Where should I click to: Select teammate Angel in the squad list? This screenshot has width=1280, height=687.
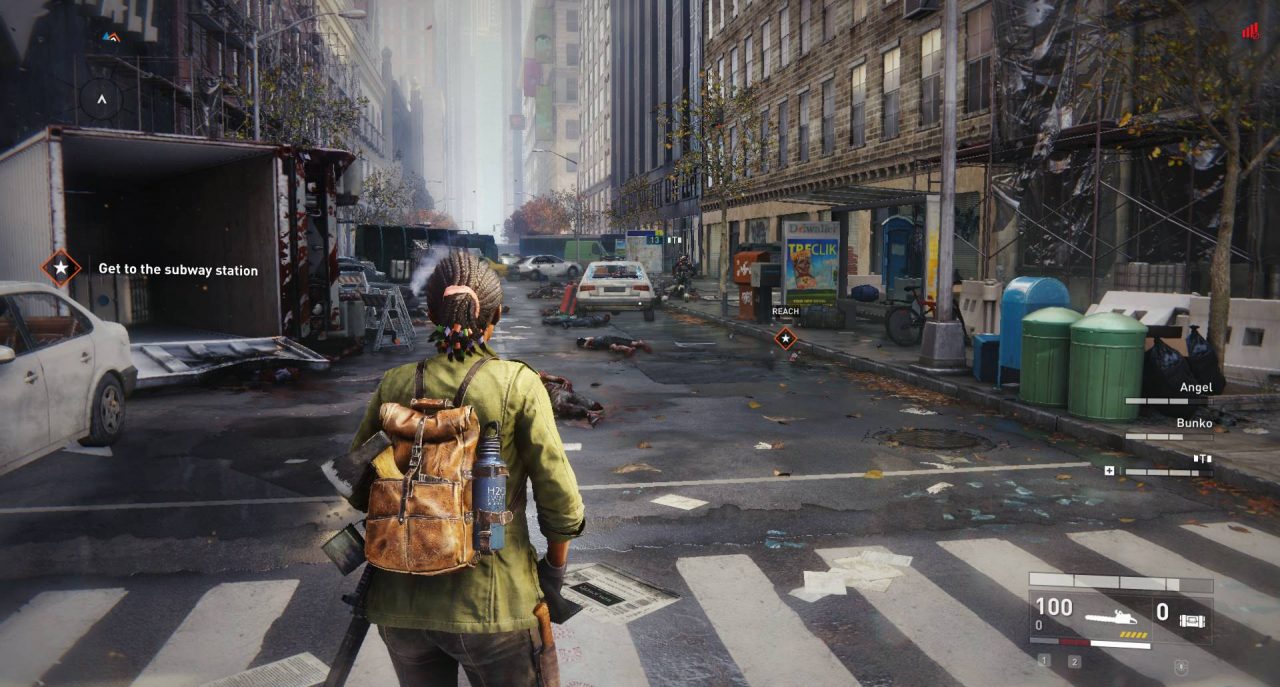pos(1195,388)
